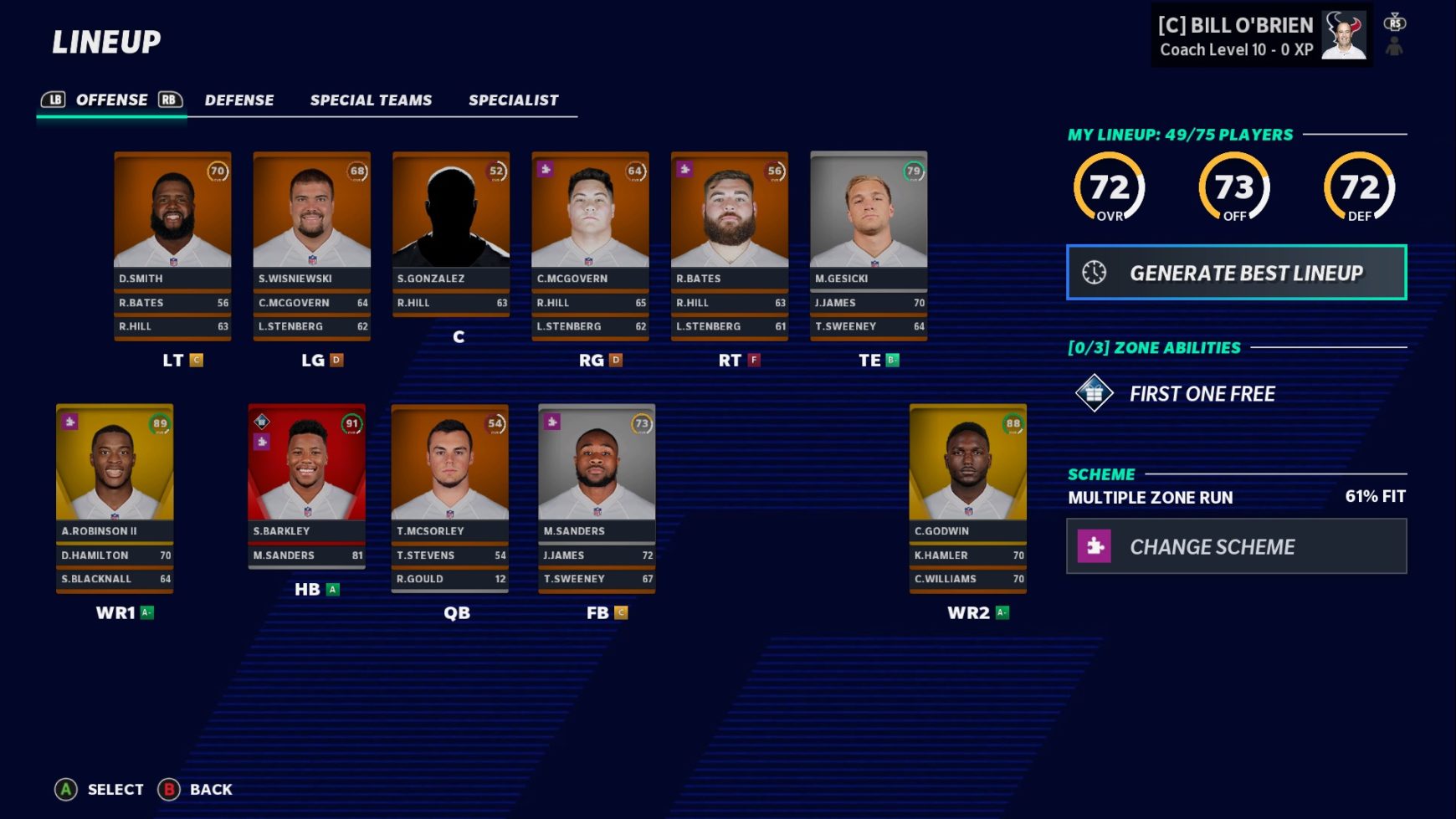
Task: Open the Special Teams tab
Action: click(x=371, y=100)
